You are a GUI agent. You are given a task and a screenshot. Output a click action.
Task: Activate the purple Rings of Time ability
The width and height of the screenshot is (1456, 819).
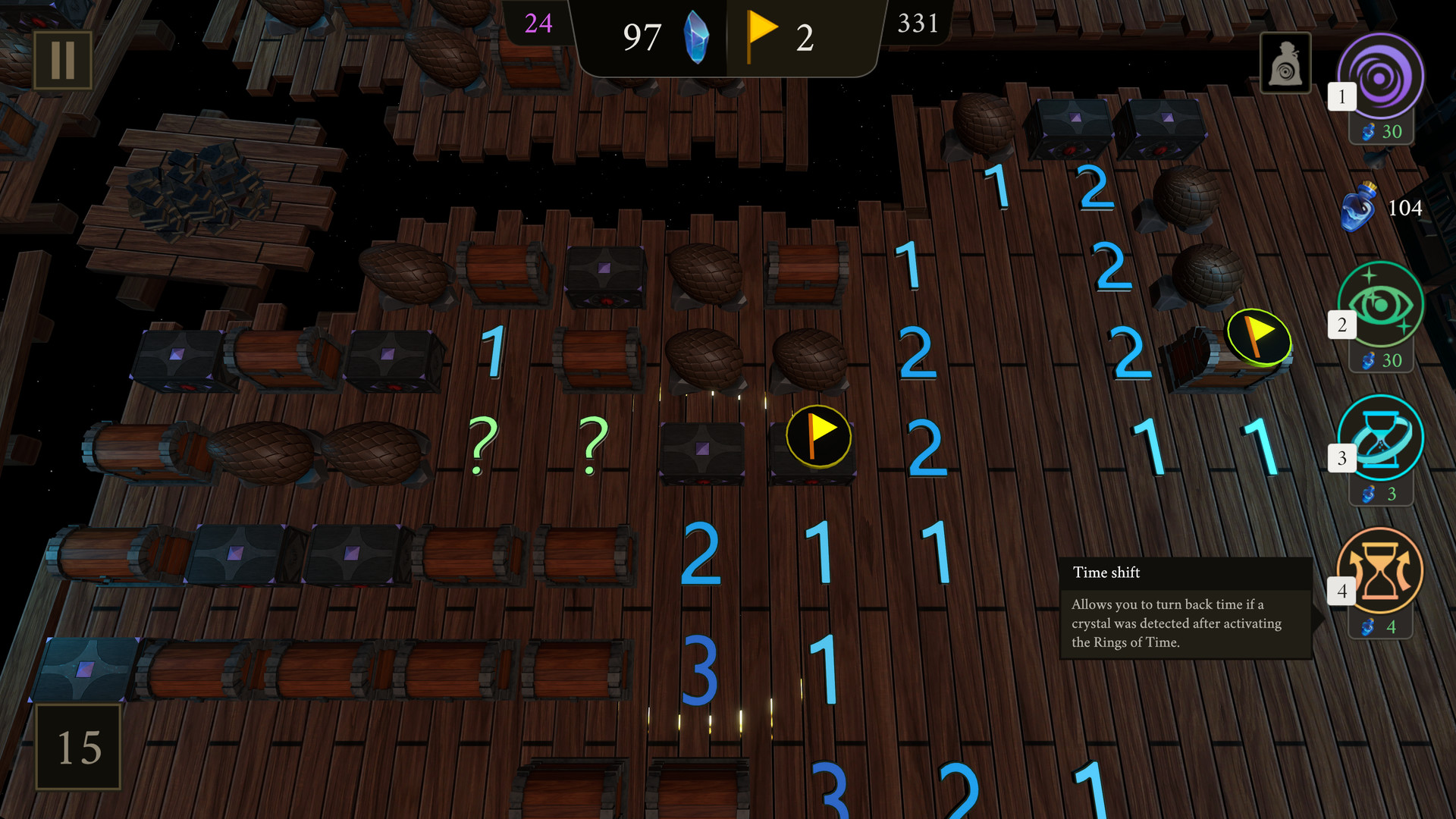pyautogui.click(x=1380, y=76)
